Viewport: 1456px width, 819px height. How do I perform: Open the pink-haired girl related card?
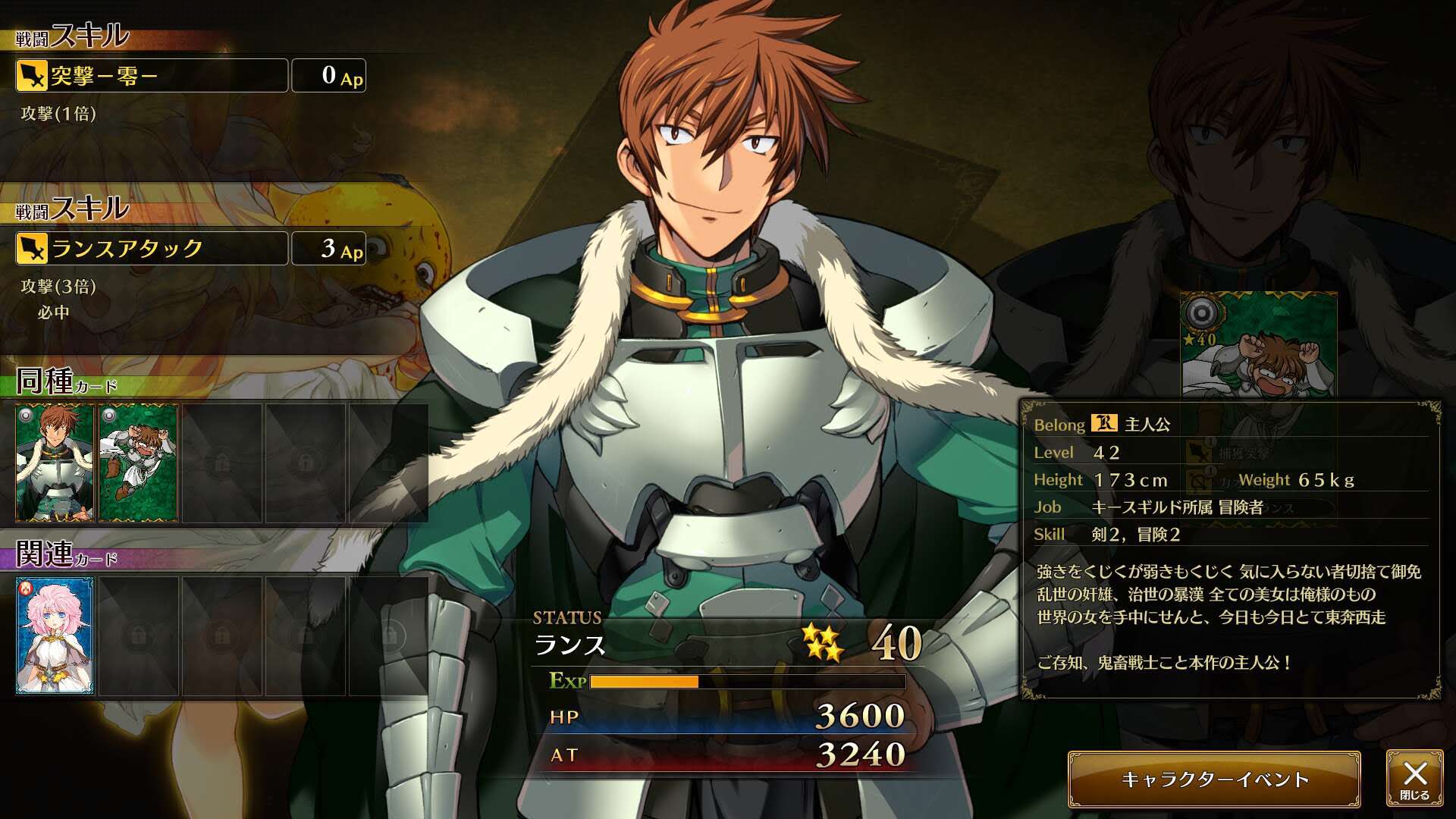(x=55, y=636)
